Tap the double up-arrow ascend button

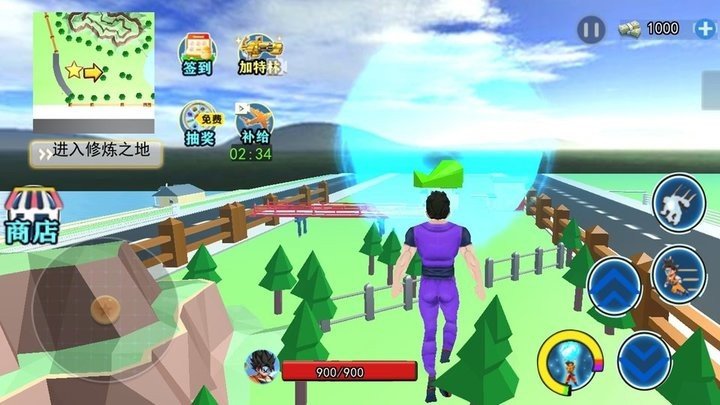[x=614, y=286]
